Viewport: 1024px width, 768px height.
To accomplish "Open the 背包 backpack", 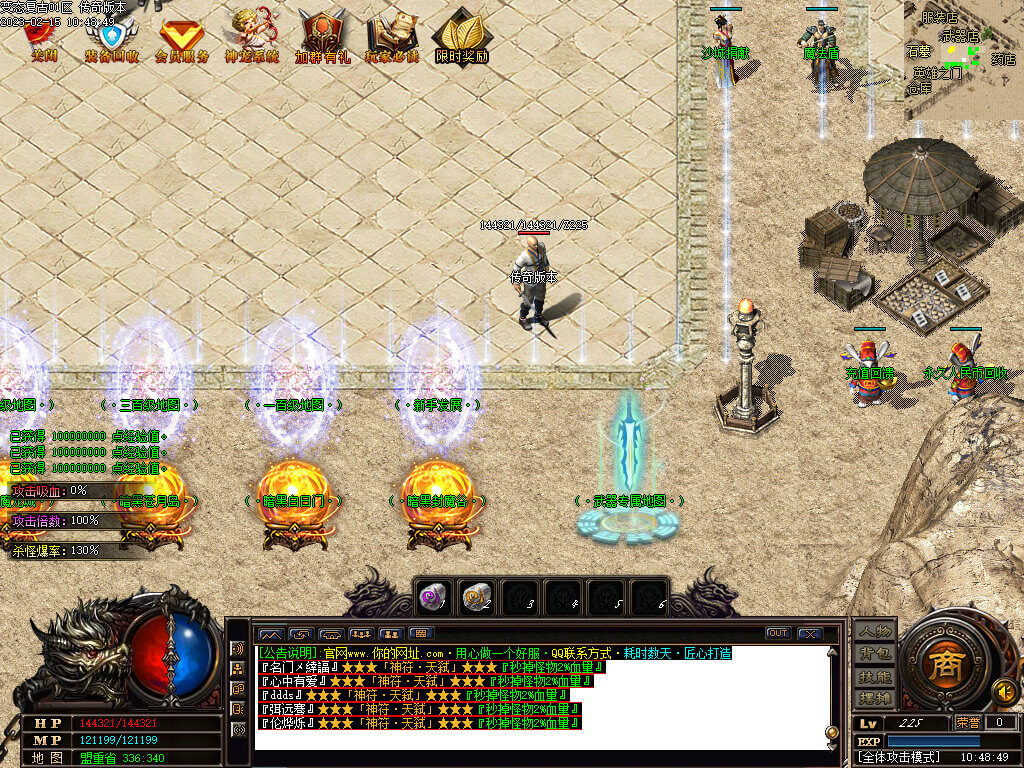I will (x=873, y=653).
